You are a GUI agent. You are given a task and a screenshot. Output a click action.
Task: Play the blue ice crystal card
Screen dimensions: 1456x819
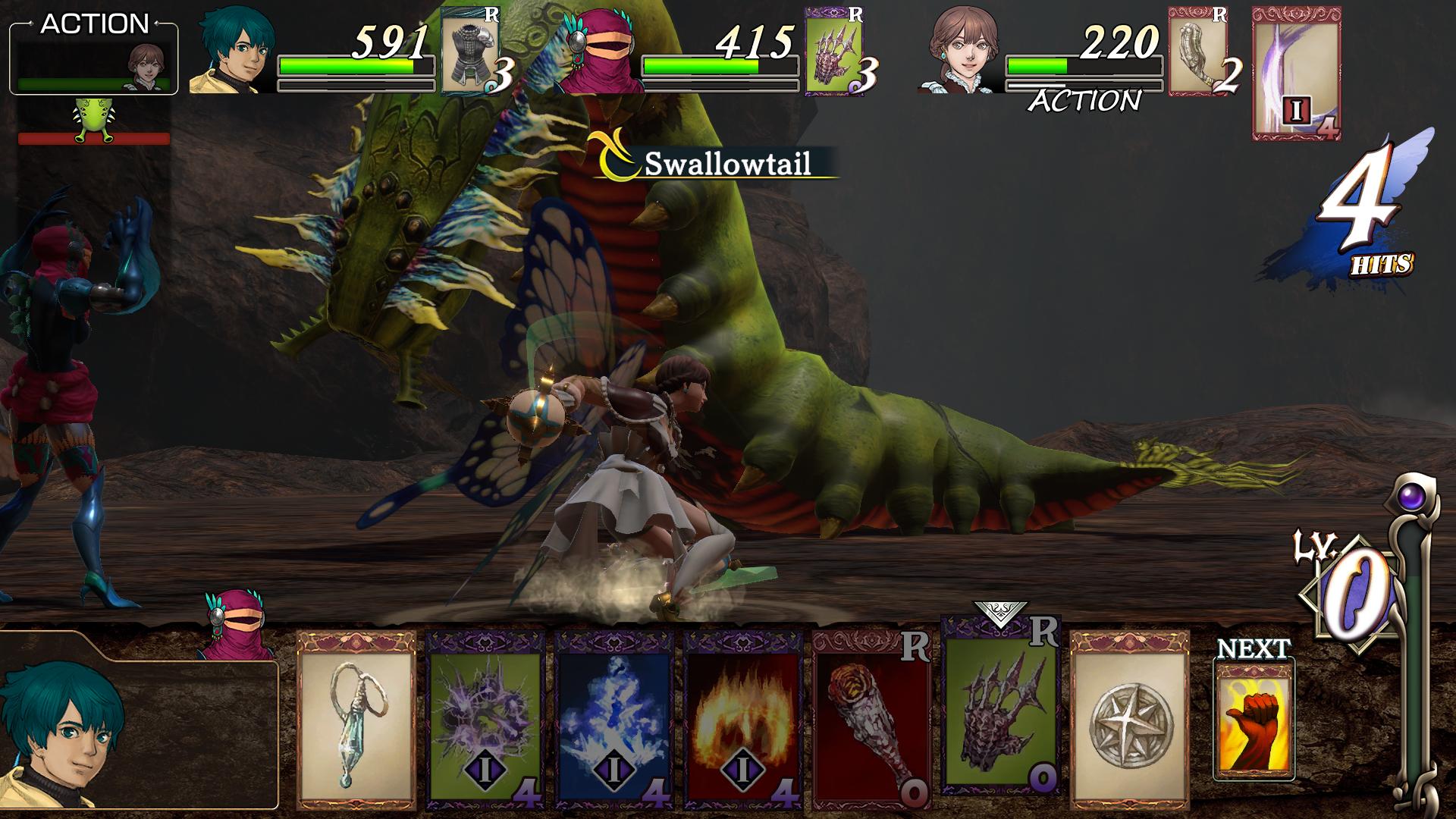coord(614,719)
